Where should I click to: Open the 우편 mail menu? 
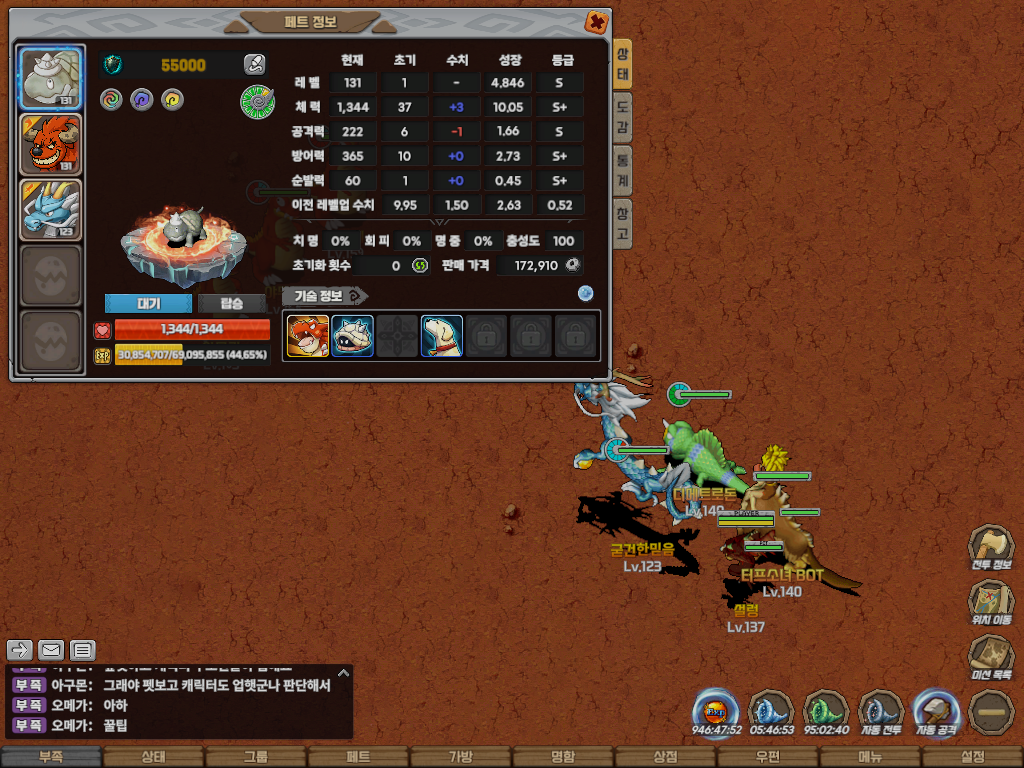tap(767, 757)
